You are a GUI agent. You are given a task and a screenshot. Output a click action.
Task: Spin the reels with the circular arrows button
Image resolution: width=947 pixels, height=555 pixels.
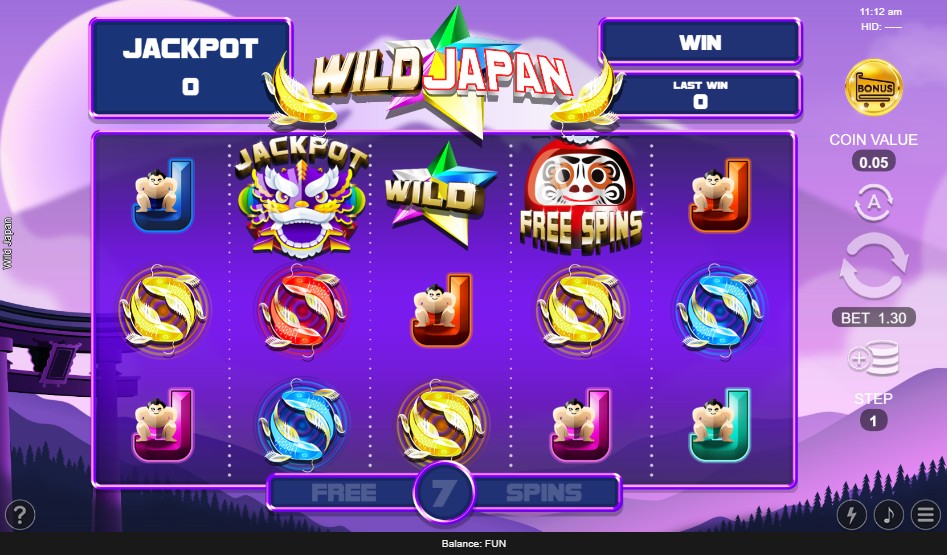click(x=873, y=266)
